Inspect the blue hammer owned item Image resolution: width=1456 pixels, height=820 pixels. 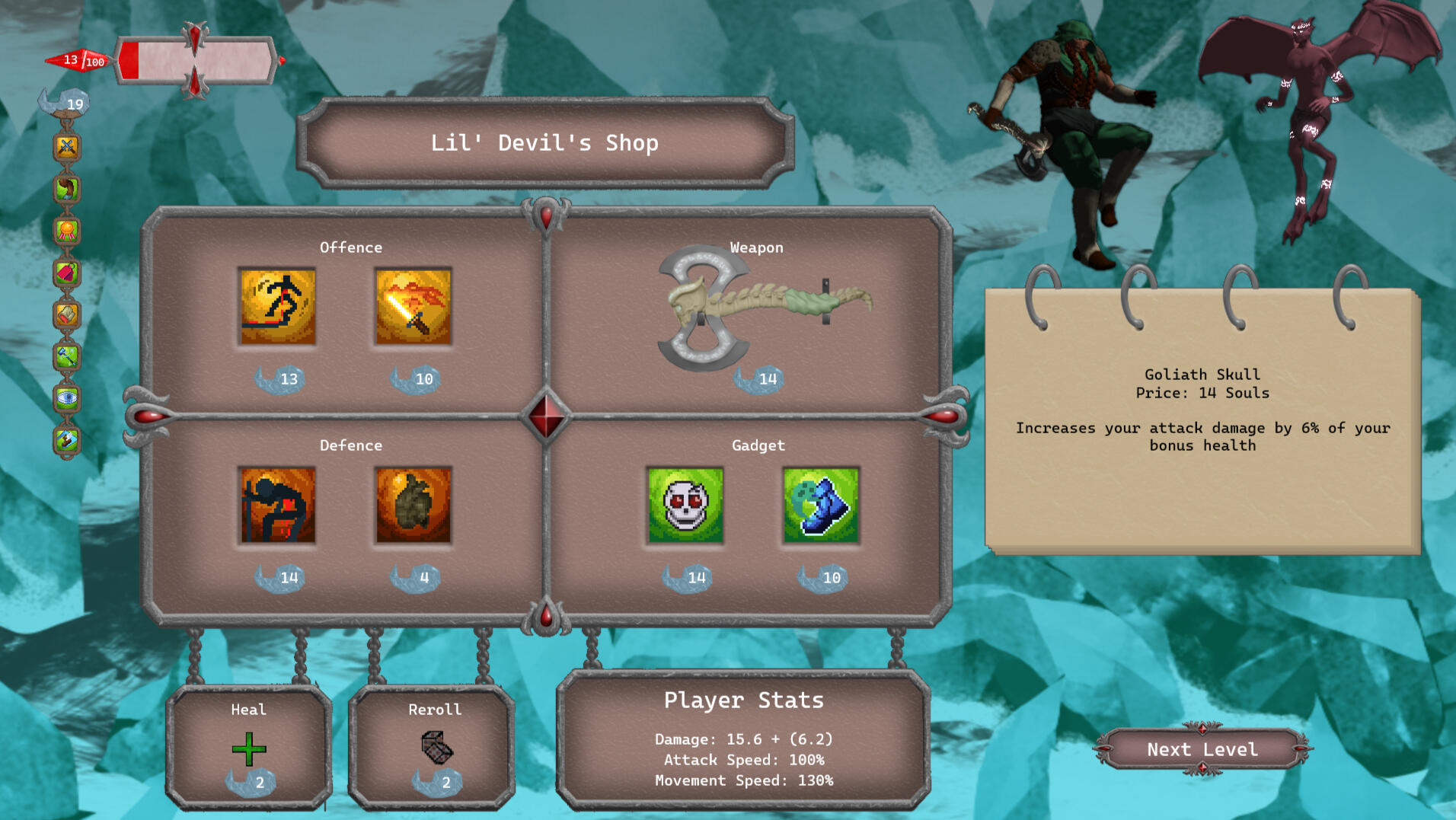point(67,356)
